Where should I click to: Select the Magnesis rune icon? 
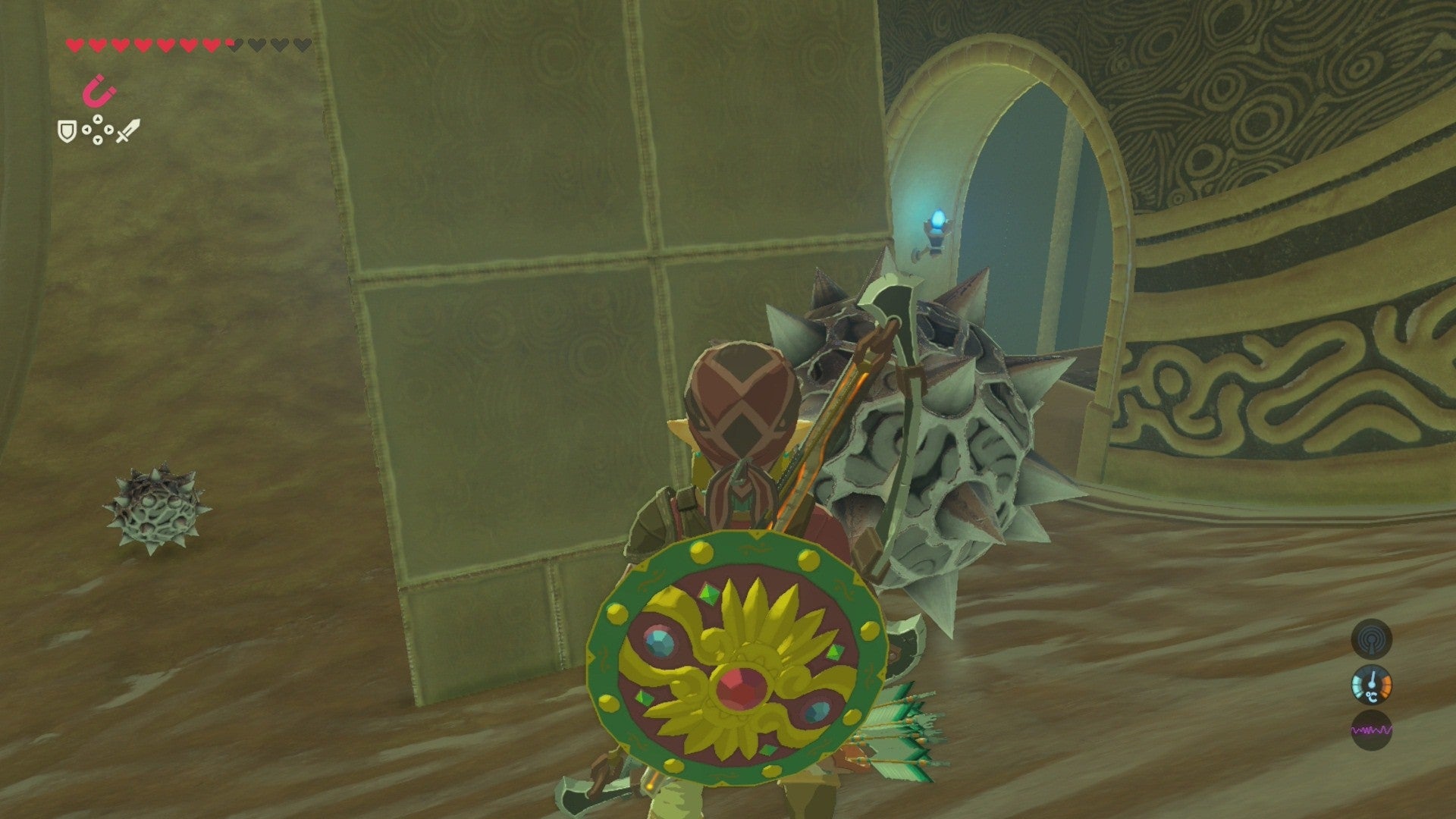pos(100,91)
